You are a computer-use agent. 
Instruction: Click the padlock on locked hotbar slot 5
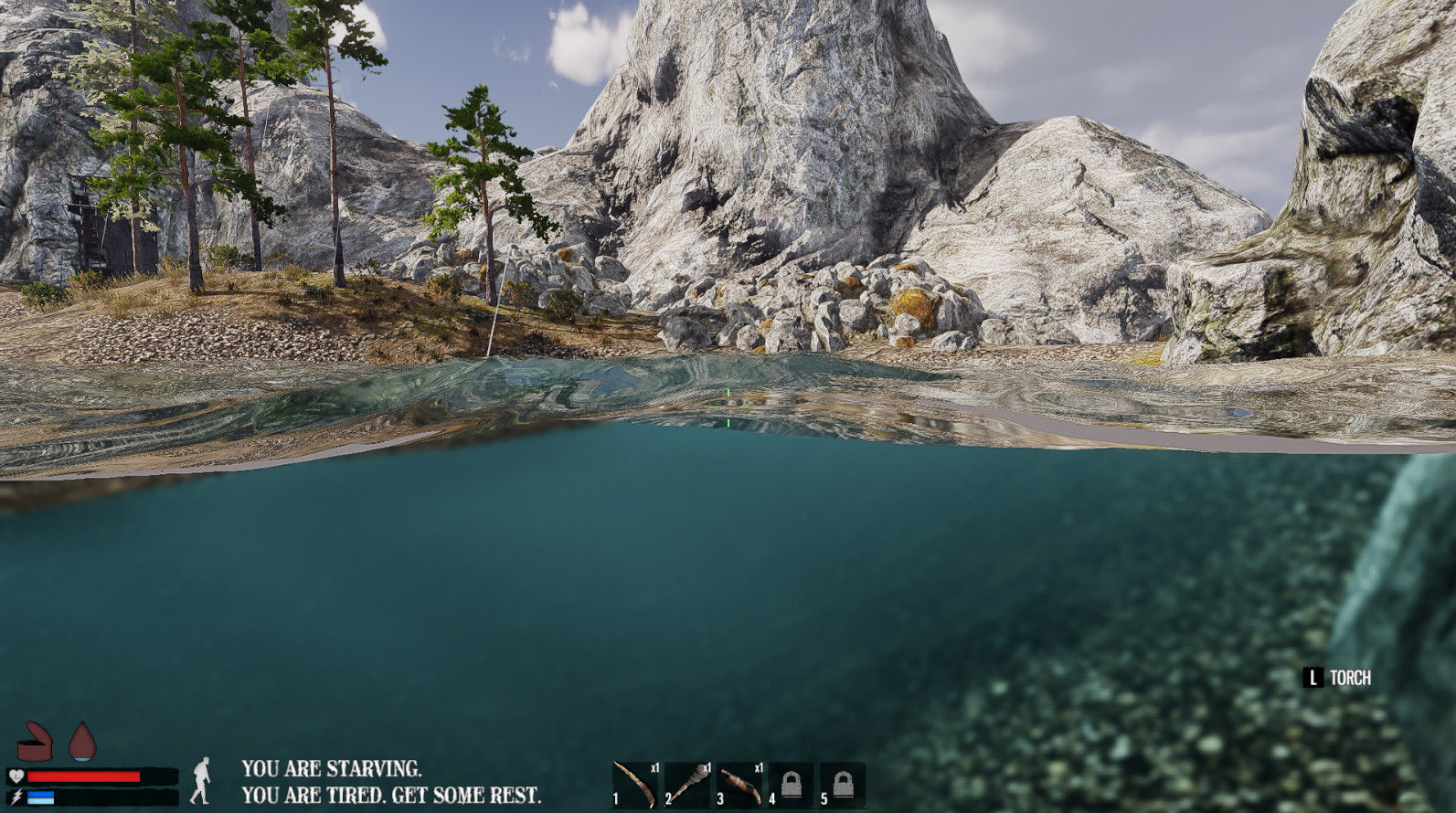click(x=843, y=782)
